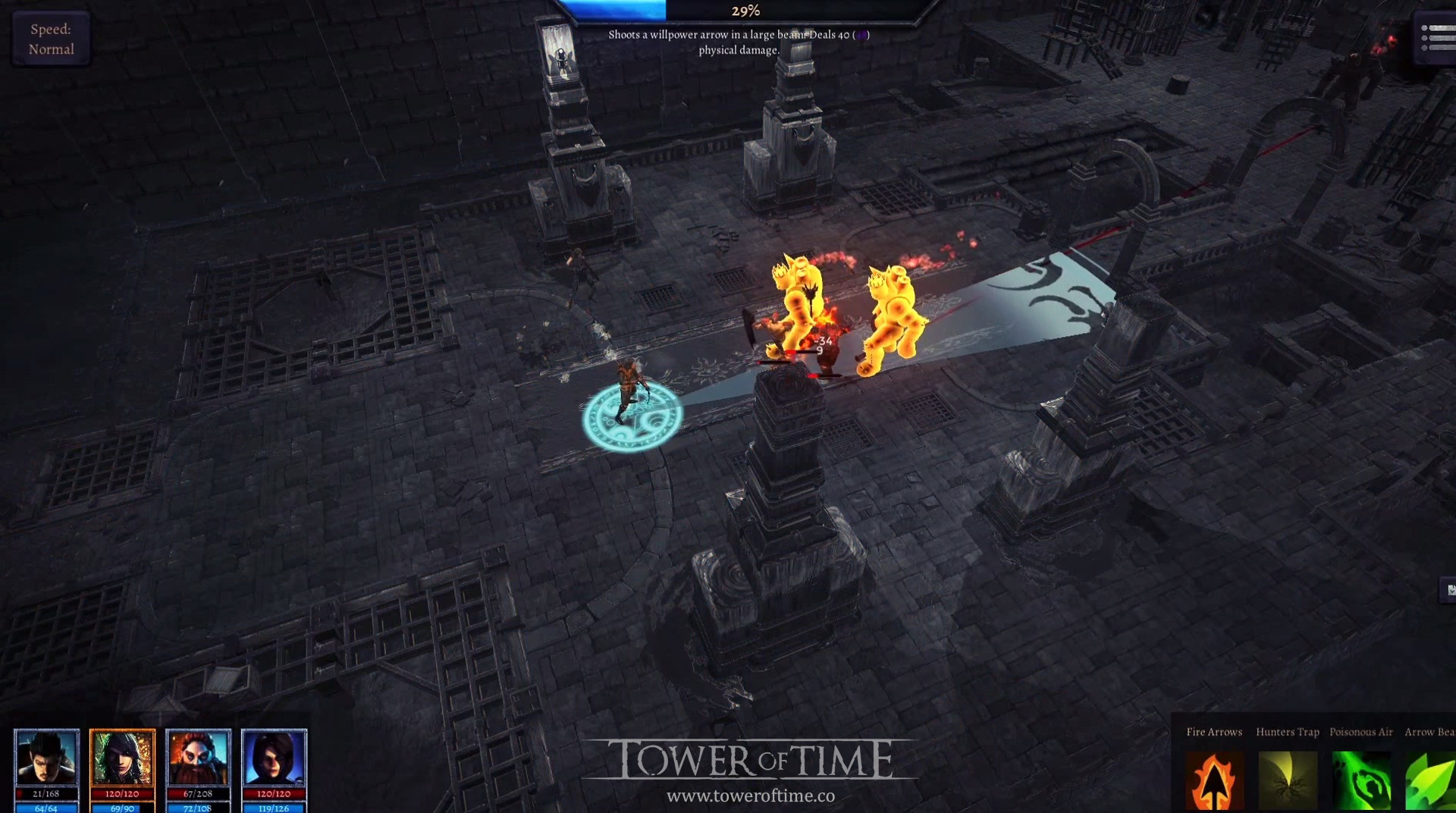Screen dimensions: 1456x813
Task: Select the Fire Arrows label above its icon
Action: 1213,732
